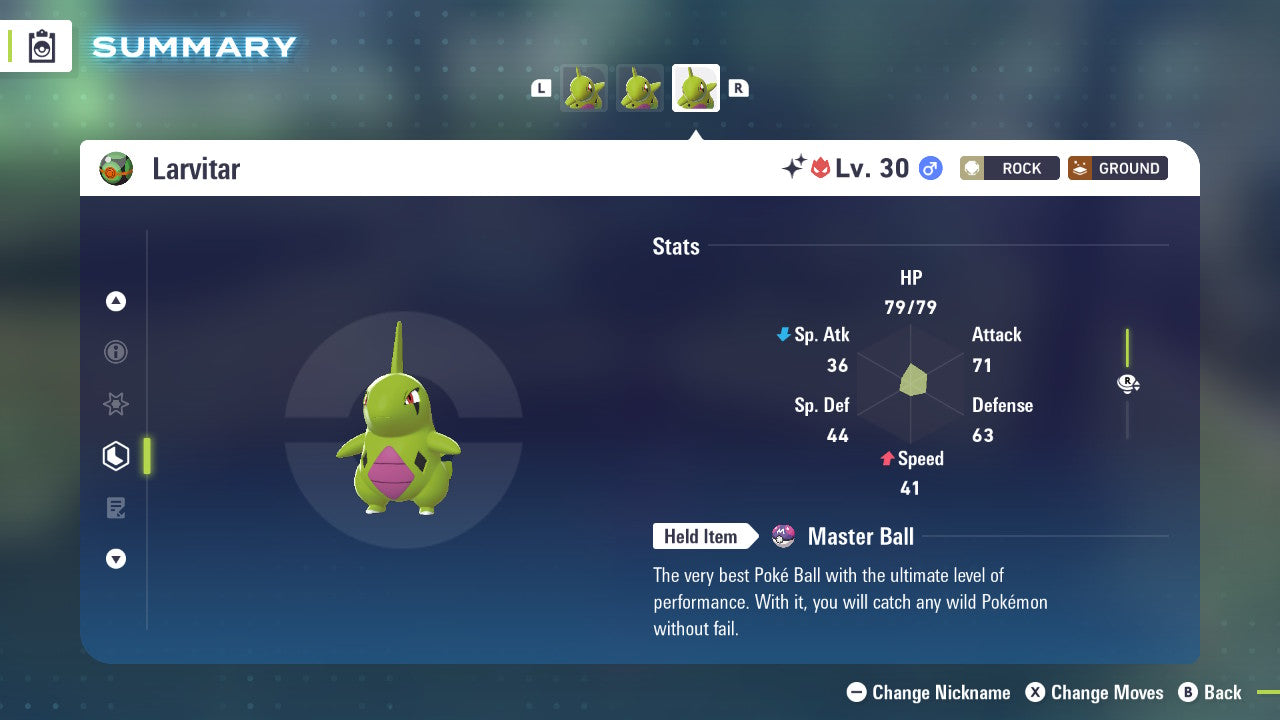Open the moves list icon in sidebar
This screenshot has width=1280, height=720.
[116, 508]
